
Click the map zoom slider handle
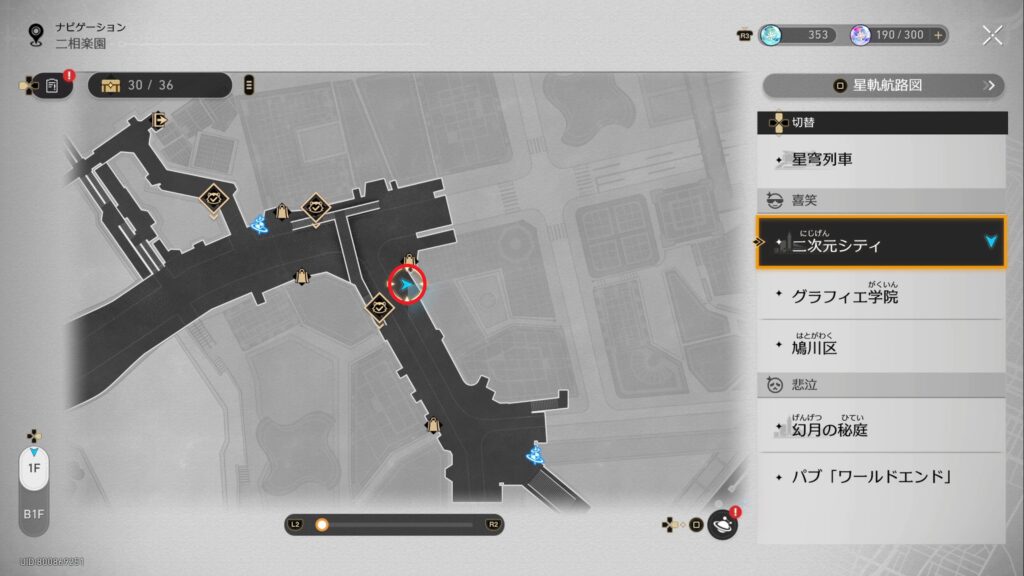coord(322,524)
